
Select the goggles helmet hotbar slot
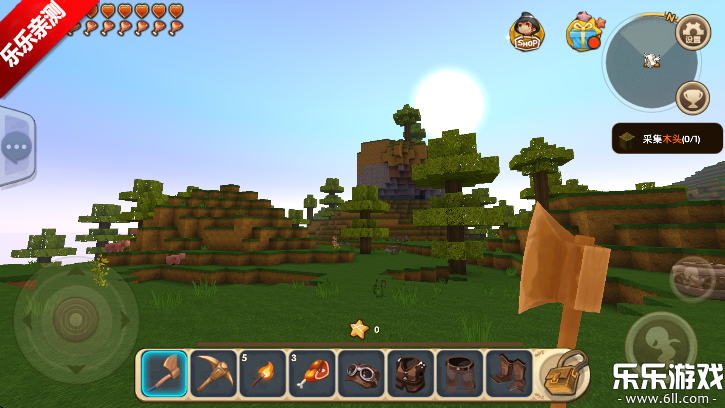(360, 373)
